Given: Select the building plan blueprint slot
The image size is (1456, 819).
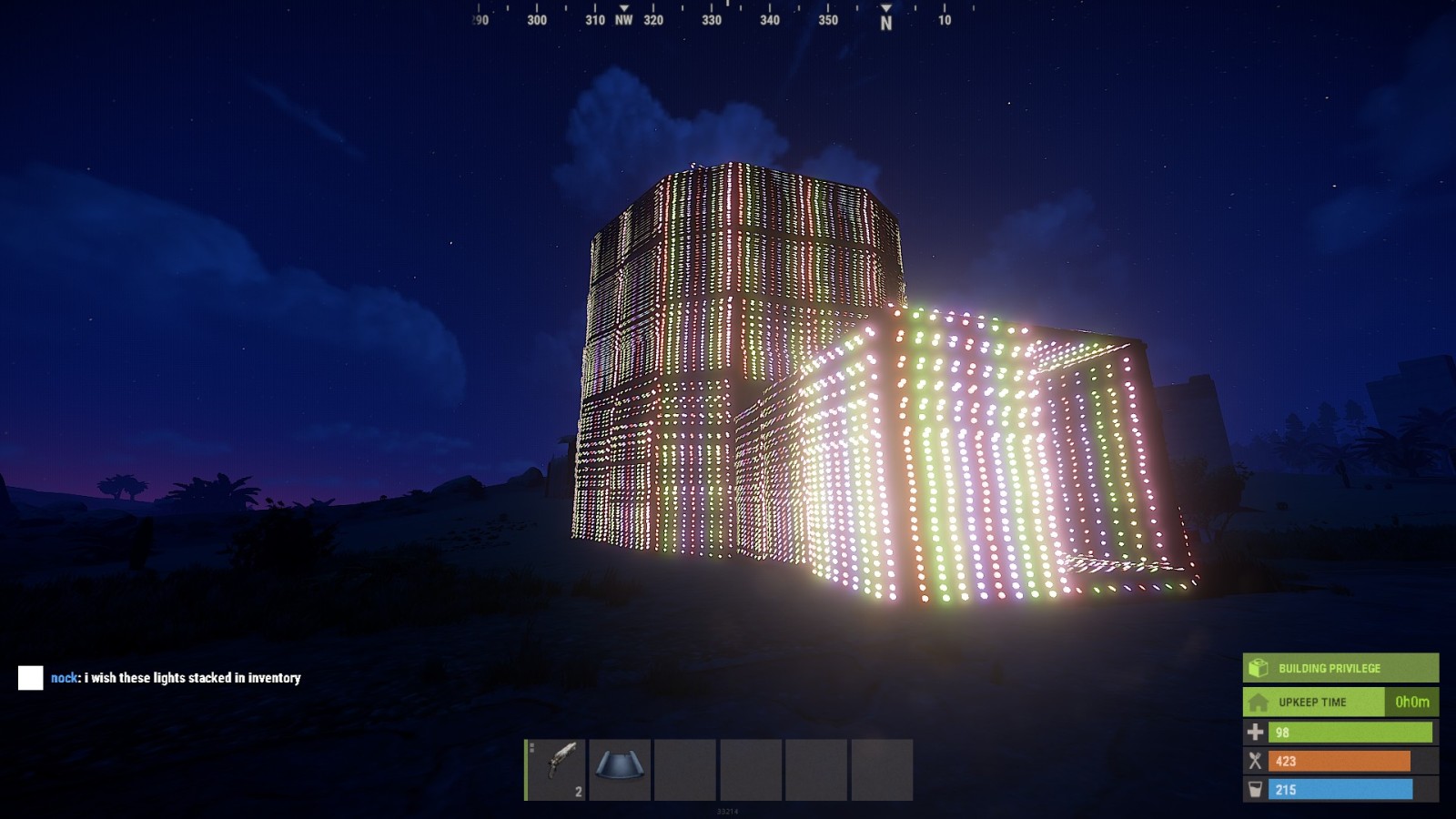Looking at the screenshot, I should point(621,769).
